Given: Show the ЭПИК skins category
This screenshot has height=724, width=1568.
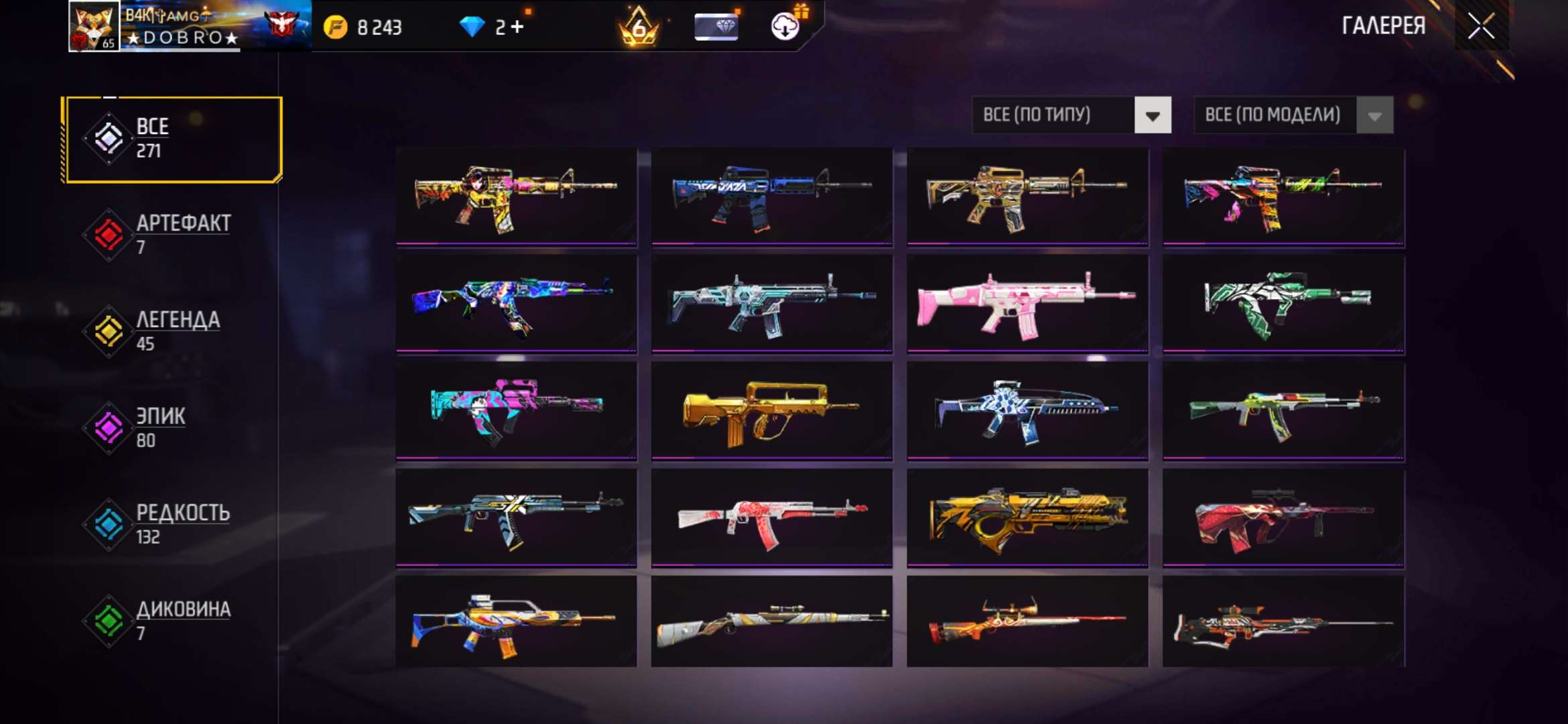Looking at the screenshot, I should [173, 428].
